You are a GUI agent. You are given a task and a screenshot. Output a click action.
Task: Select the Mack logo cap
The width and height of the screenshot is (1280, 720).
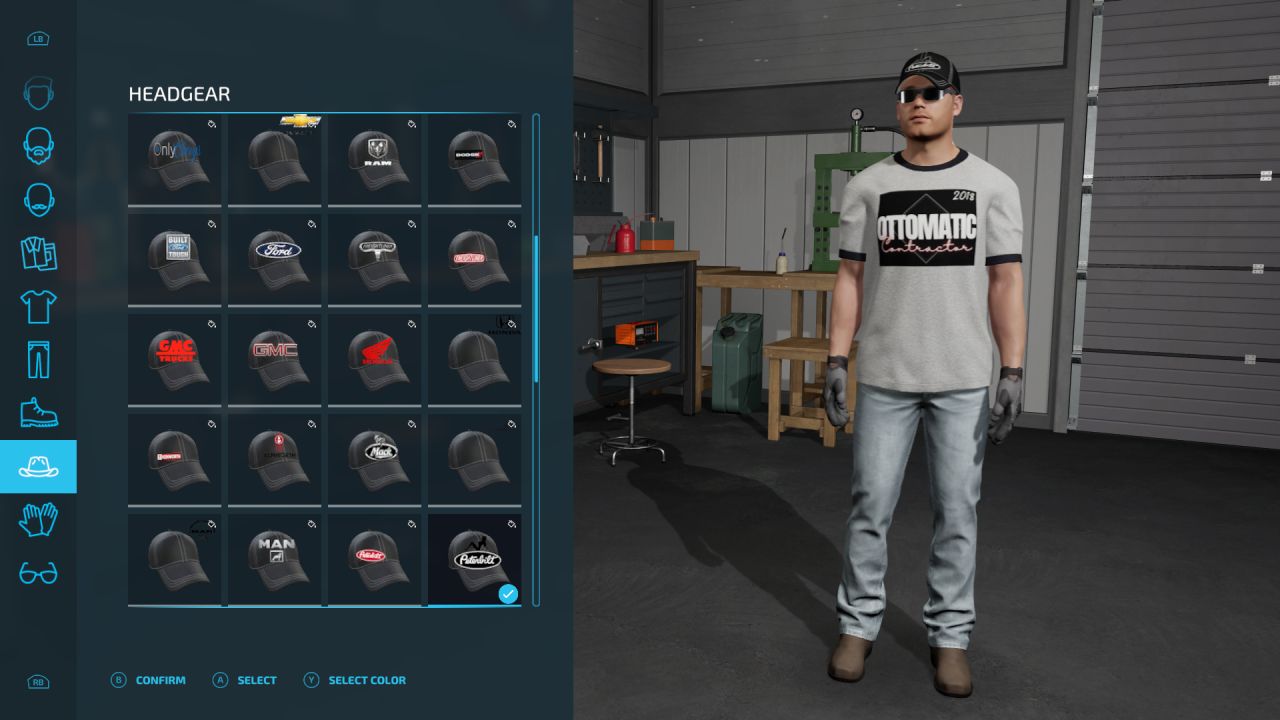(375, 458)
